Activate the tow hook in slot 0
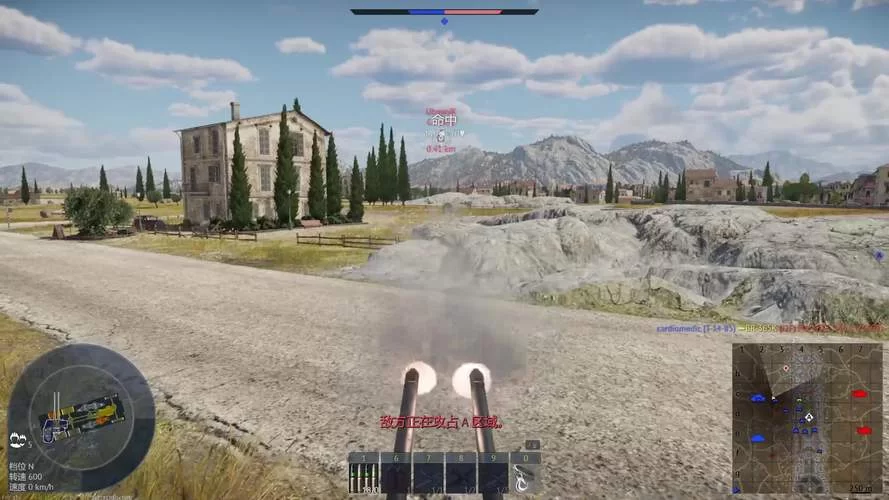889x500 pixels. click(525, 474)
